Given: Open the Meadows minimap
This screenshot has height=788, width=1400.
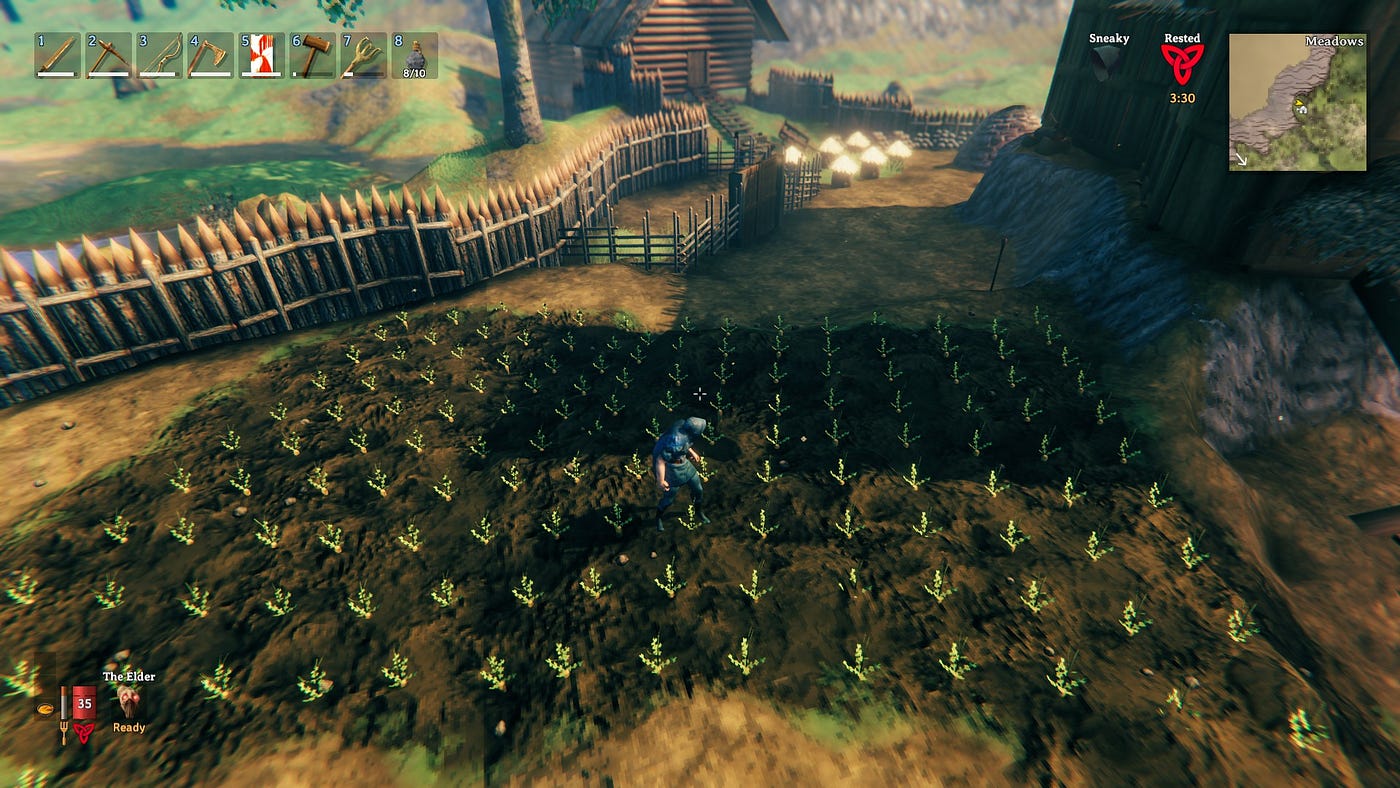Looking at the screenshot, I should click(x=1297, y=102).
